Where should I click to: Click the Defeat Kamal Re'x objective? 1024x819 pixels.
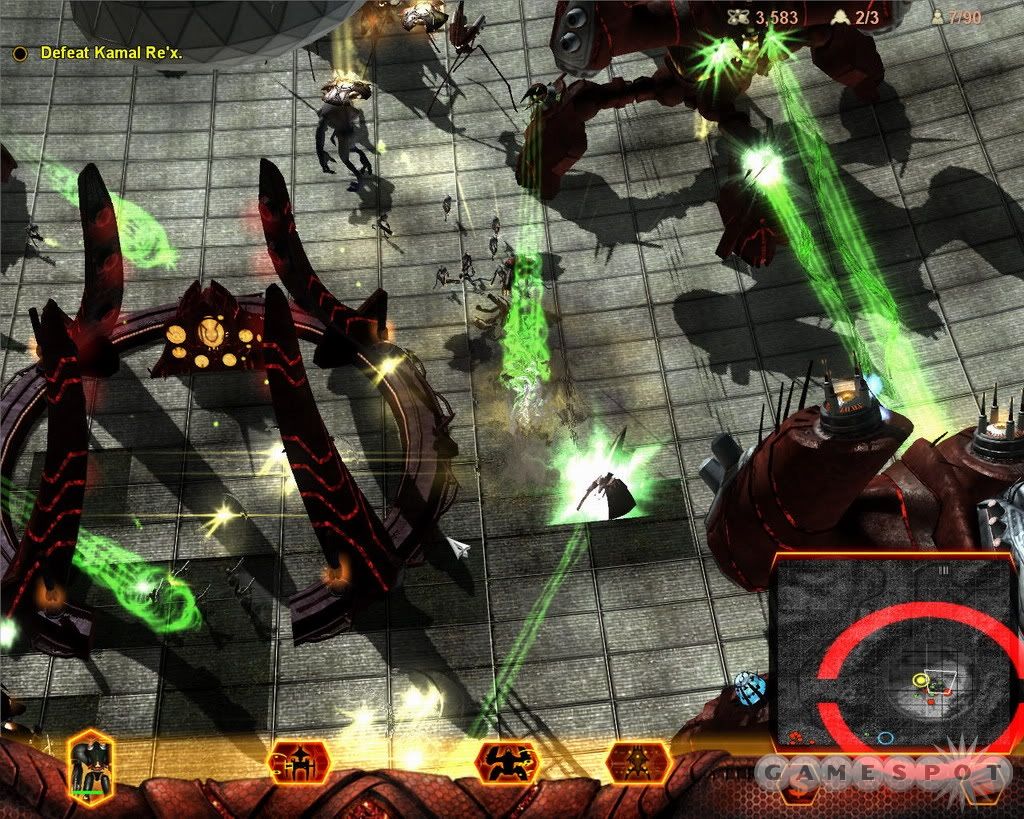(111, 52)
